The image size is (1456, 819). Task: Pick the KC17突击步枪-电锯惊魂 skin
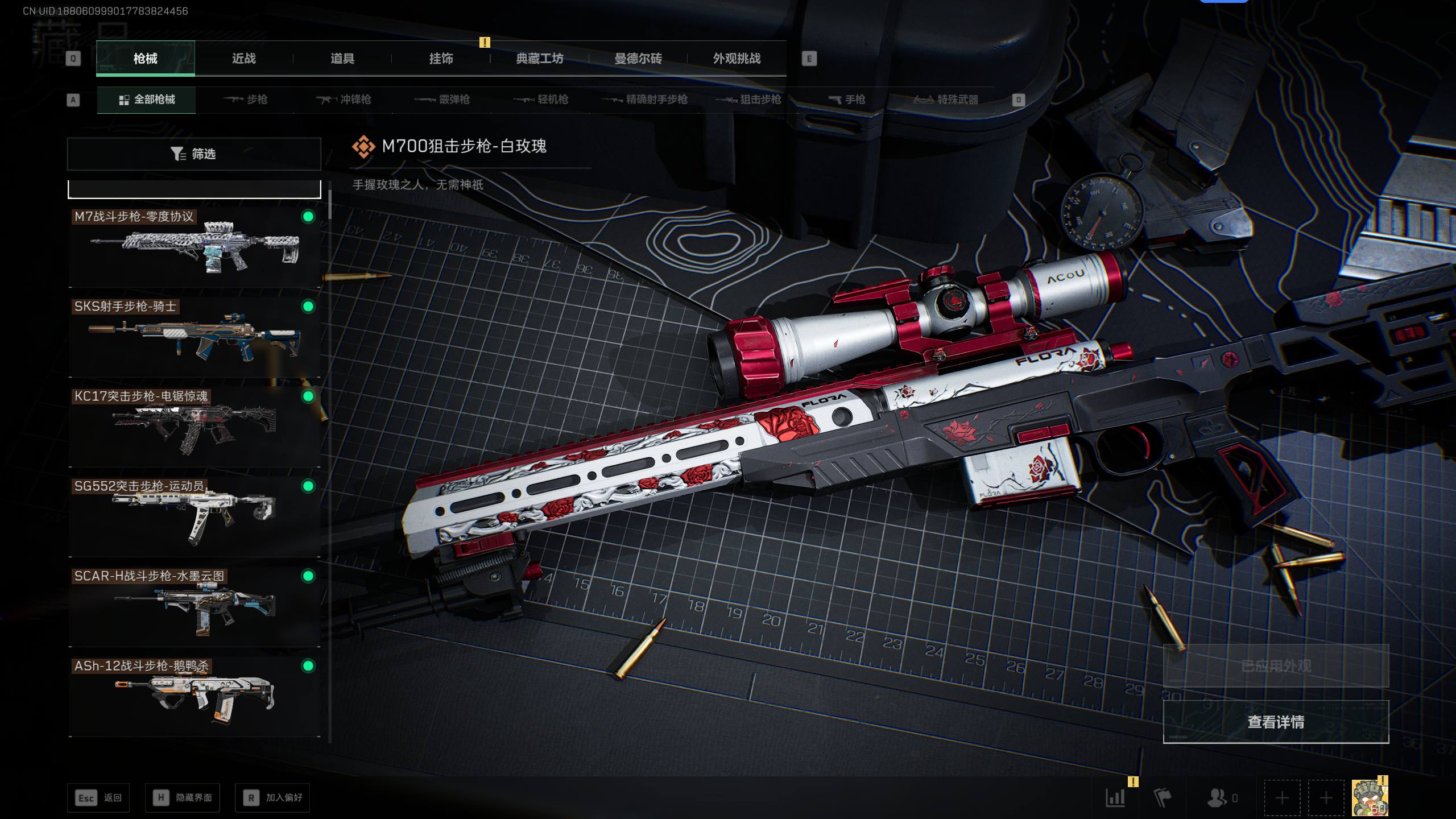(x=194, y=427)
